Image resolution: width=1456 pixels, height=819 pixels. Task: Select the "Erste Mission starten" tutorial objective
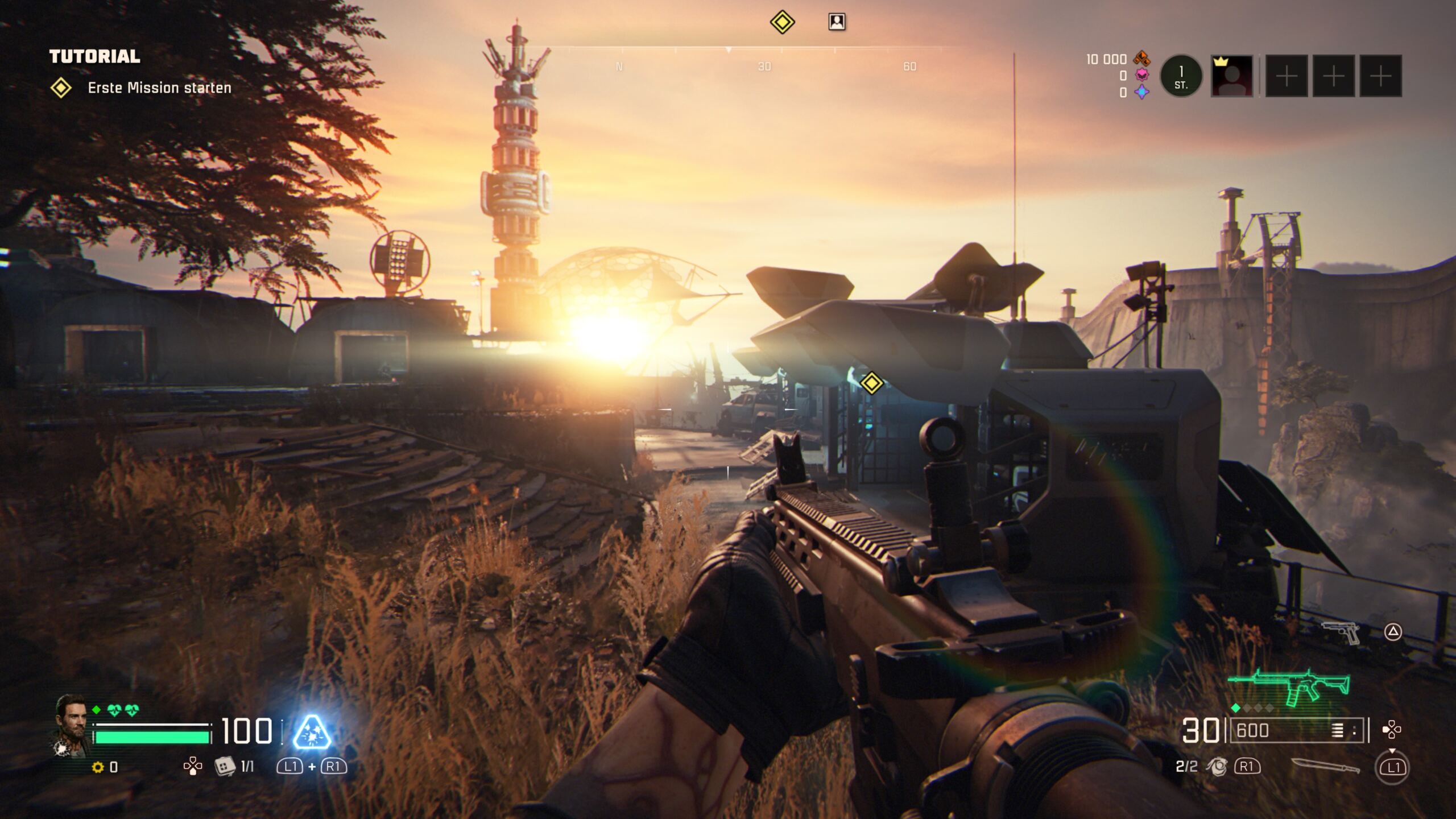[159, 88]
